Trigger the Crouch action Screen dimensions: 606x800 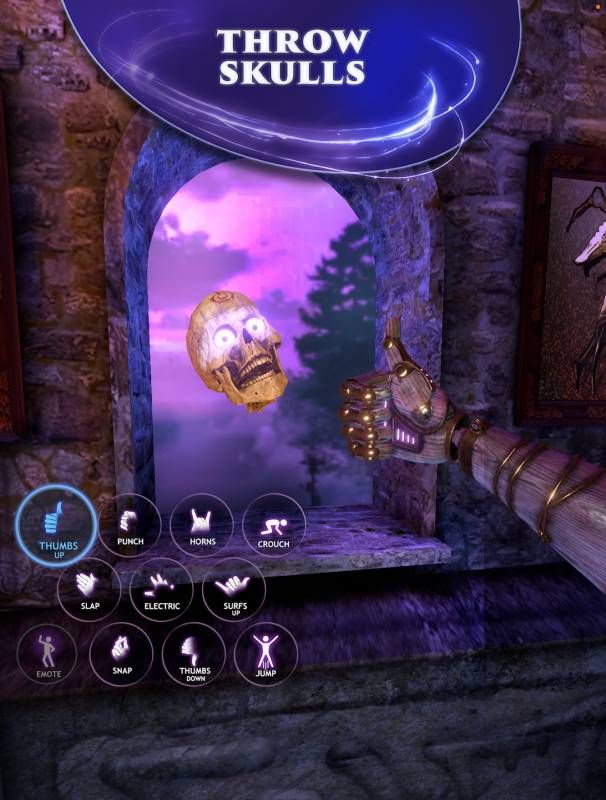[274, 525]
